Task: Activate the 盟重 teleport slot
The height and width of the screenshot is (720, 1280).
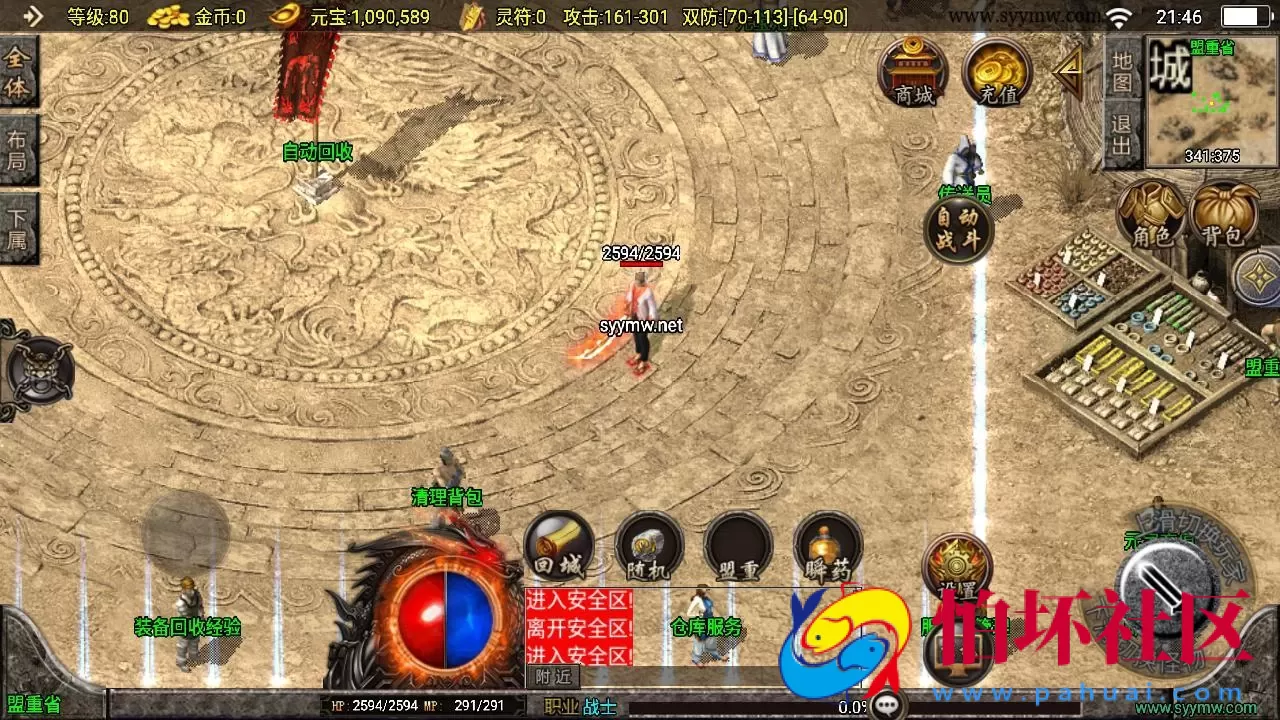Action: coord(738,547)
